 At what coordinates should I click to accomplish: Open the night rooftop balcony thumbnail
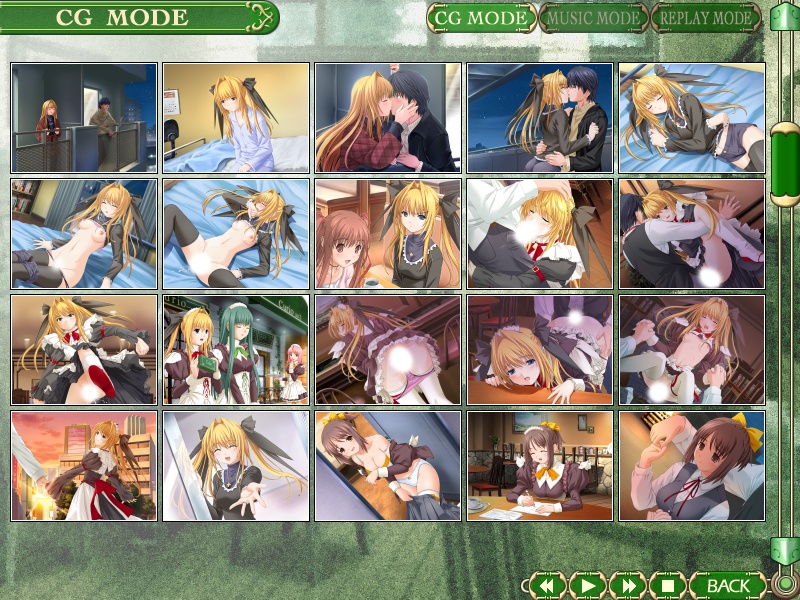pyautogui.click(x=84, y=118)
